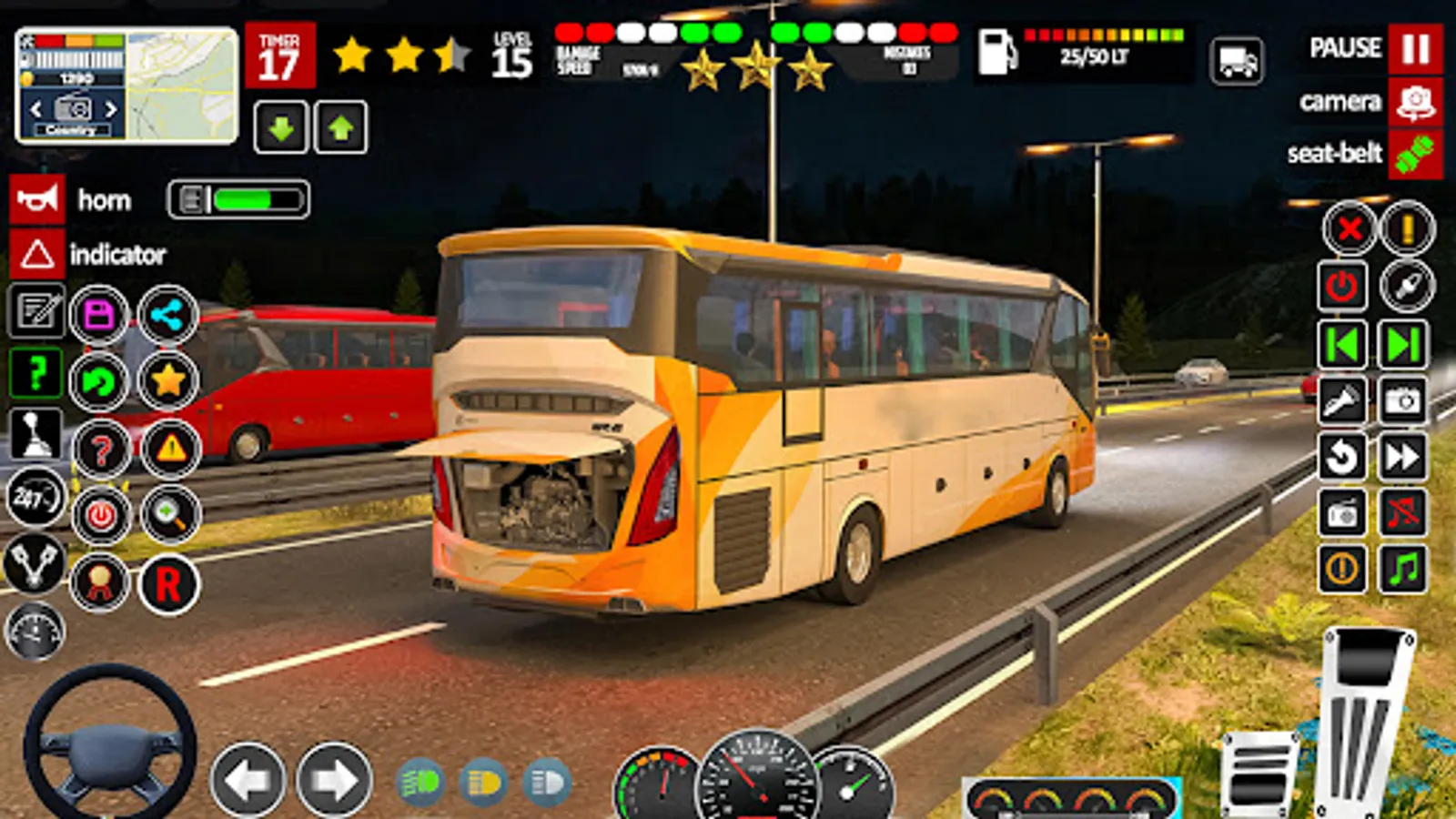
Task: Collapse map view with green up arrow
Action: tap(339, 127)
